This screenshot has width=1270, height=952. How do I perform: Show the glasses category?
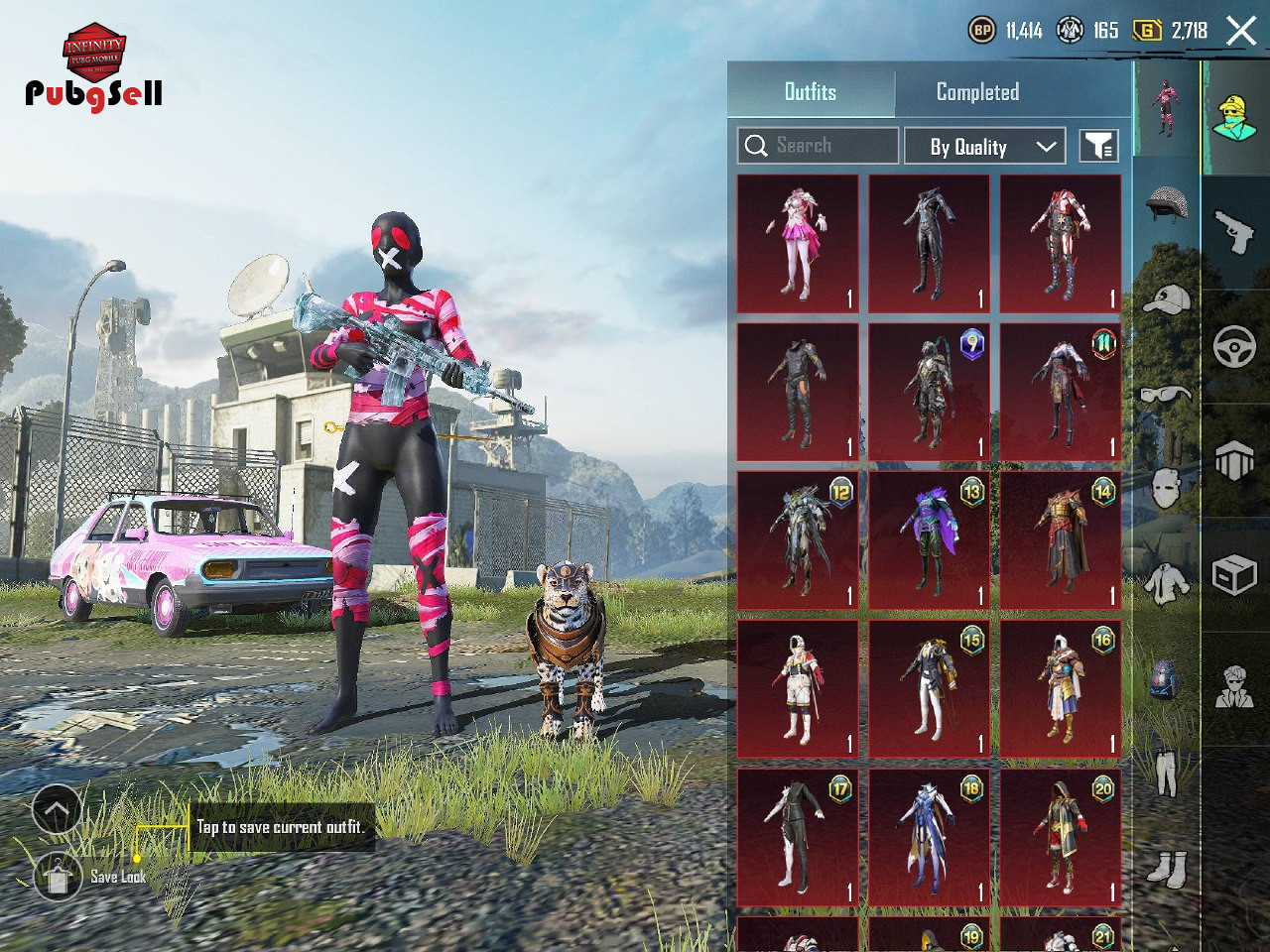pos(1166,395)
